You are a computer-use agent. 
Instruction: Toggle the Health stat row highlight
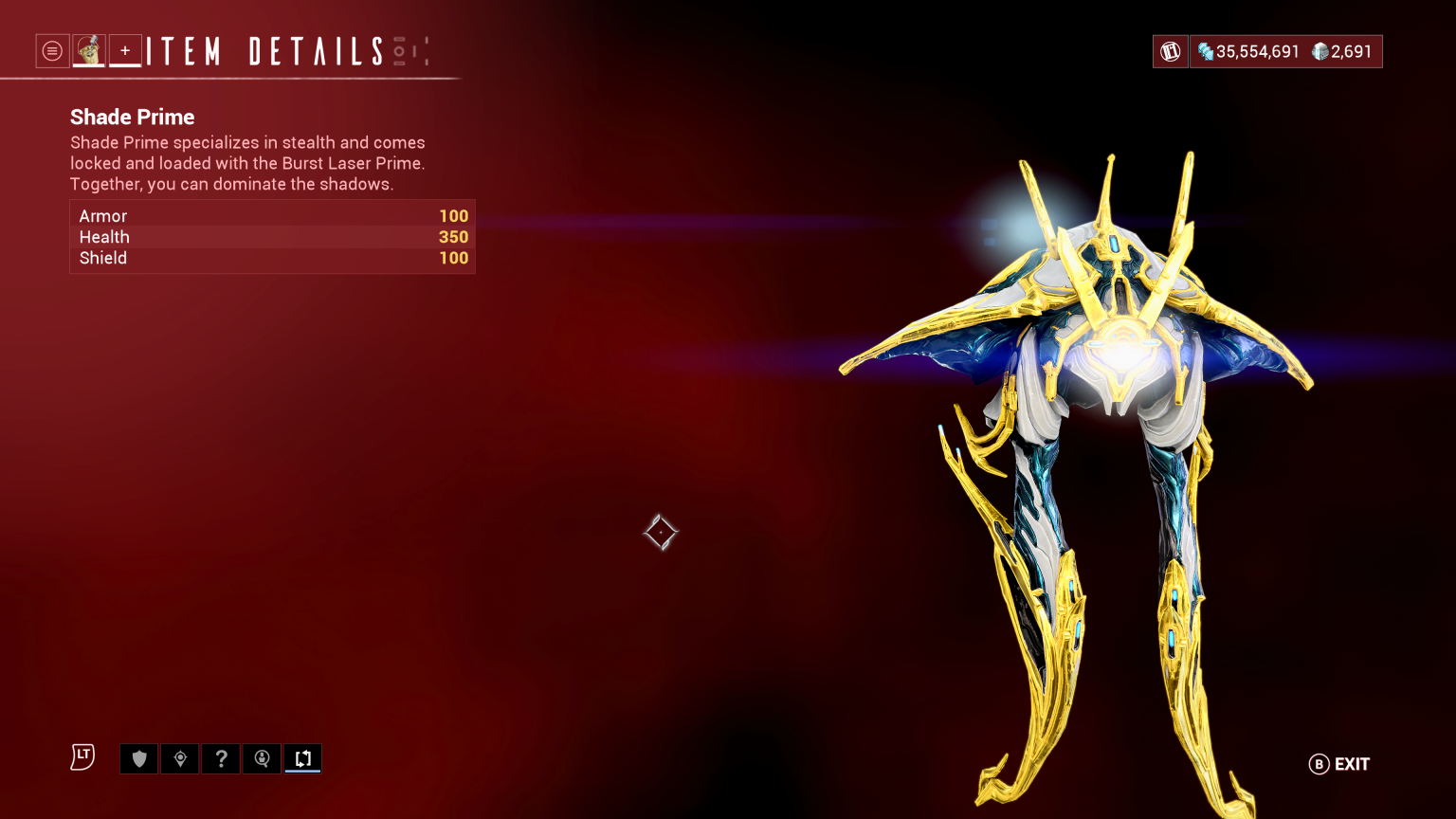click(x=272, y=237)
